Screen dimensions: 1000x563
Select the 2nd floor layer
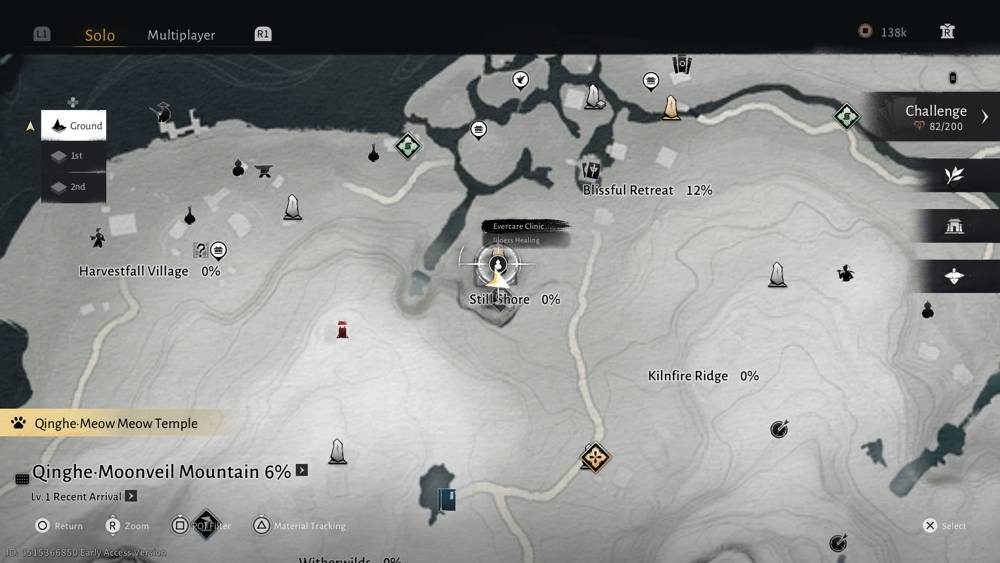[74, 187]
